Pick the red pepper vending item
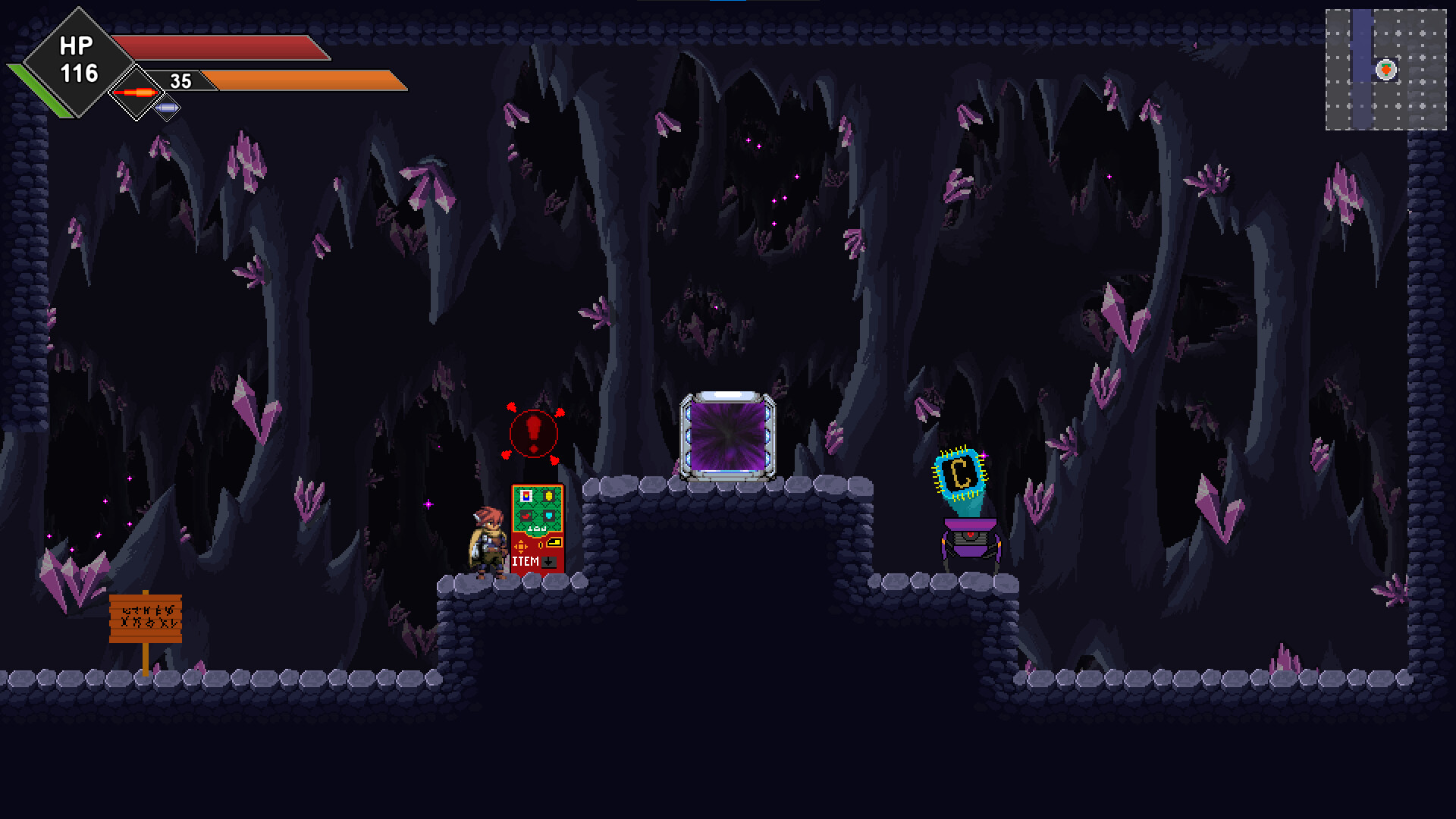Viewport: 1456px width, 819px height. 526,516
